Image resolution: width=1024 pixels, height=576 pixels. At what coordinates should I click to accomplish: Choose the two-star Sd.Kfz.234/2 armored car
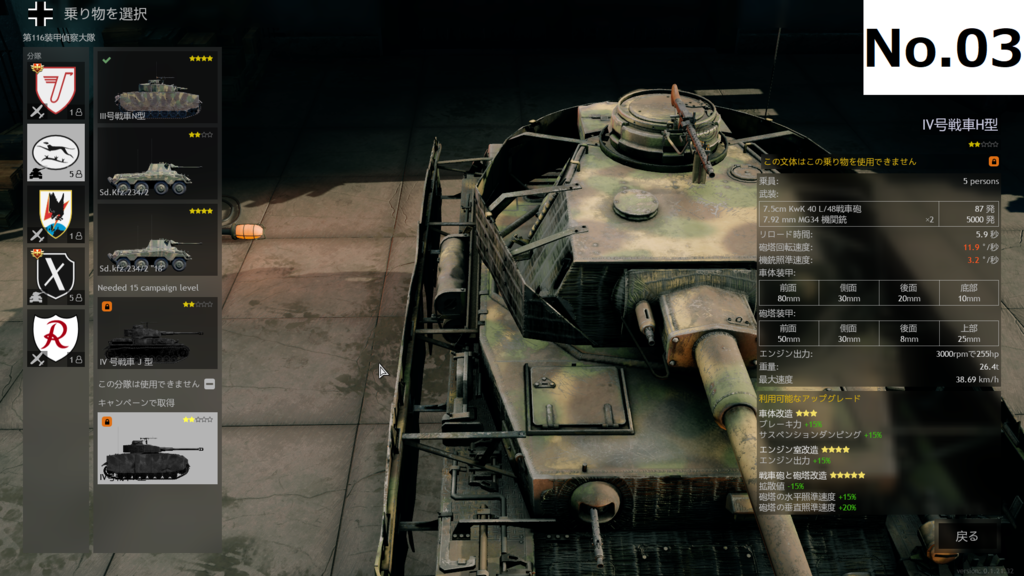point(157,164)
